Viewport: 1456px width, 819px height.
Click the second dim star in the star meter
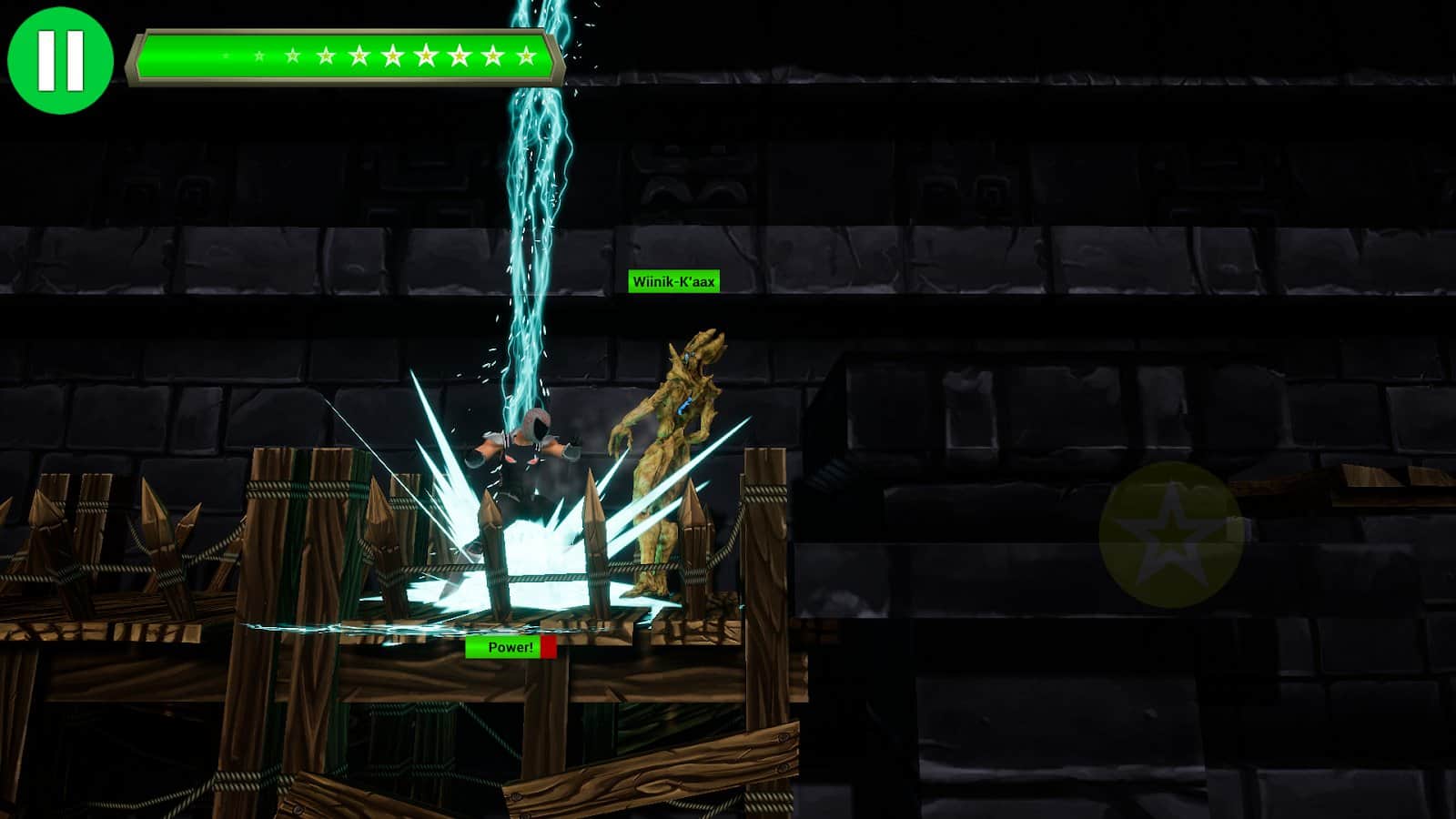coord(260,56)
